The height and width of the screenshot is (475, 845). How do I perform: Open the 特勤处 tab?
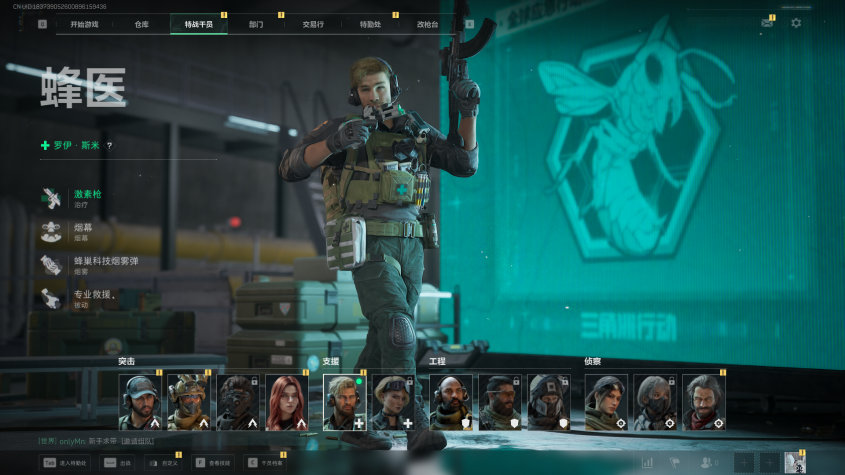tap(370, 24)
